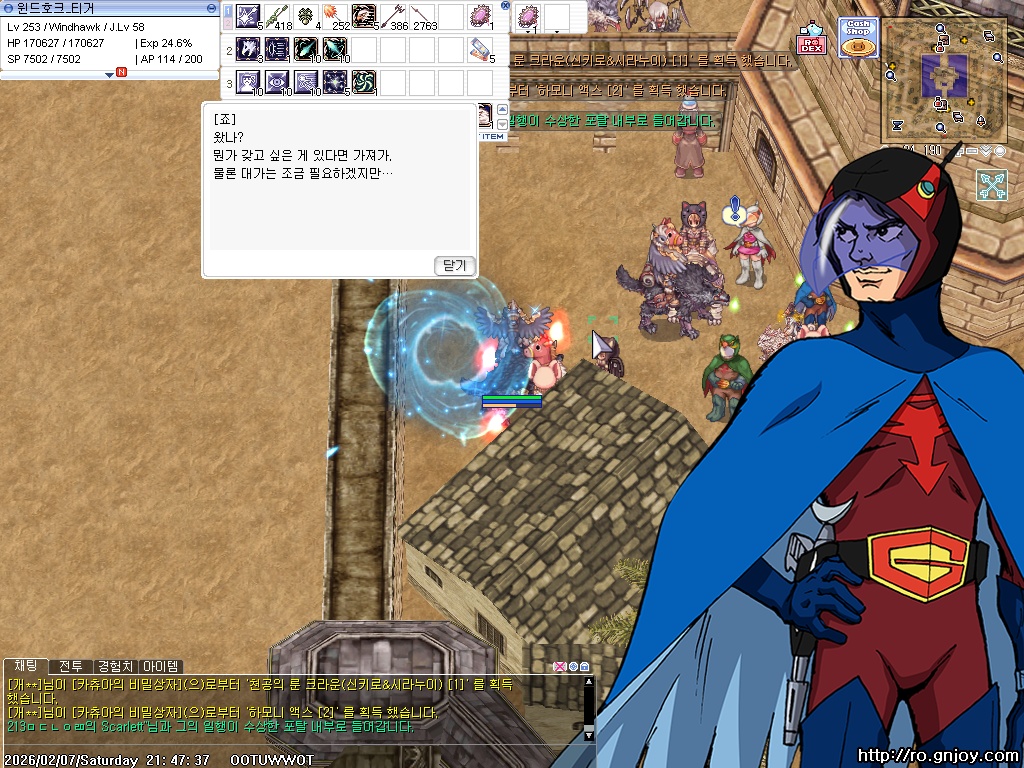The width and height of the screenshot is (1024, 768).
Task: Close the hotbar with the blue X
Action: pos(505,6)
